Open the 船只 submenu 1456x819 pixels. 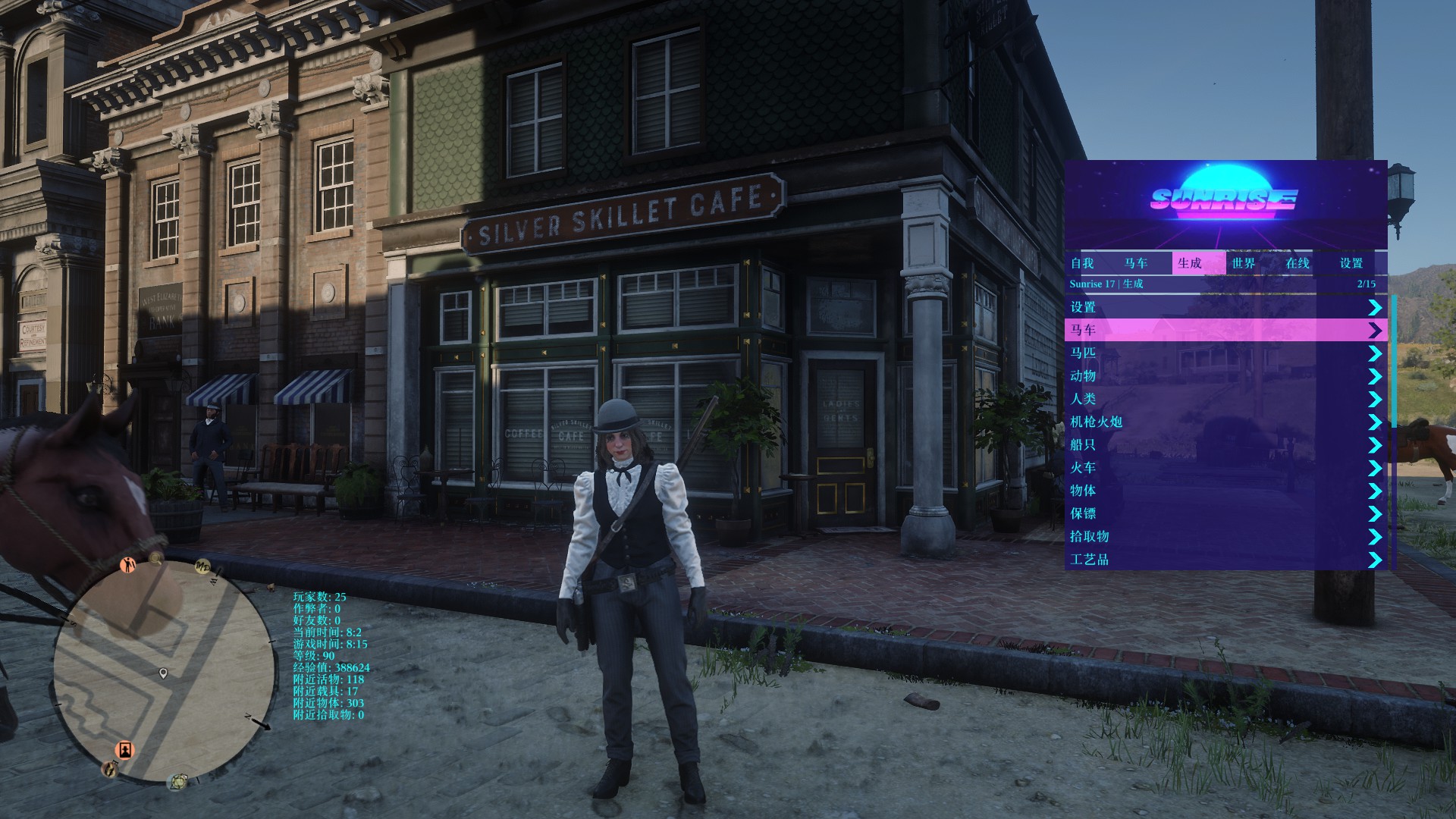(1225, 445)
